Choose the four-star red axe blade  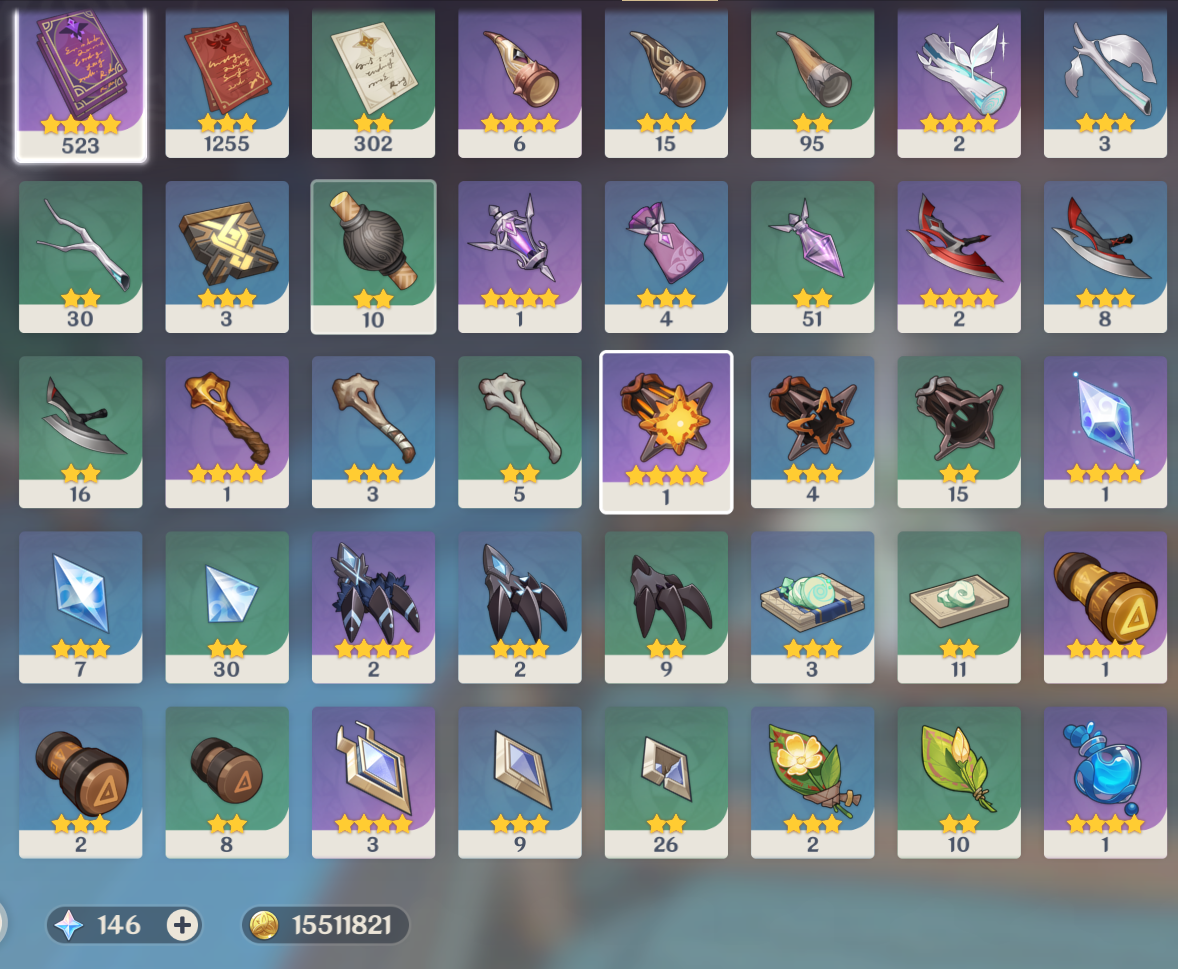pos(958,255)
